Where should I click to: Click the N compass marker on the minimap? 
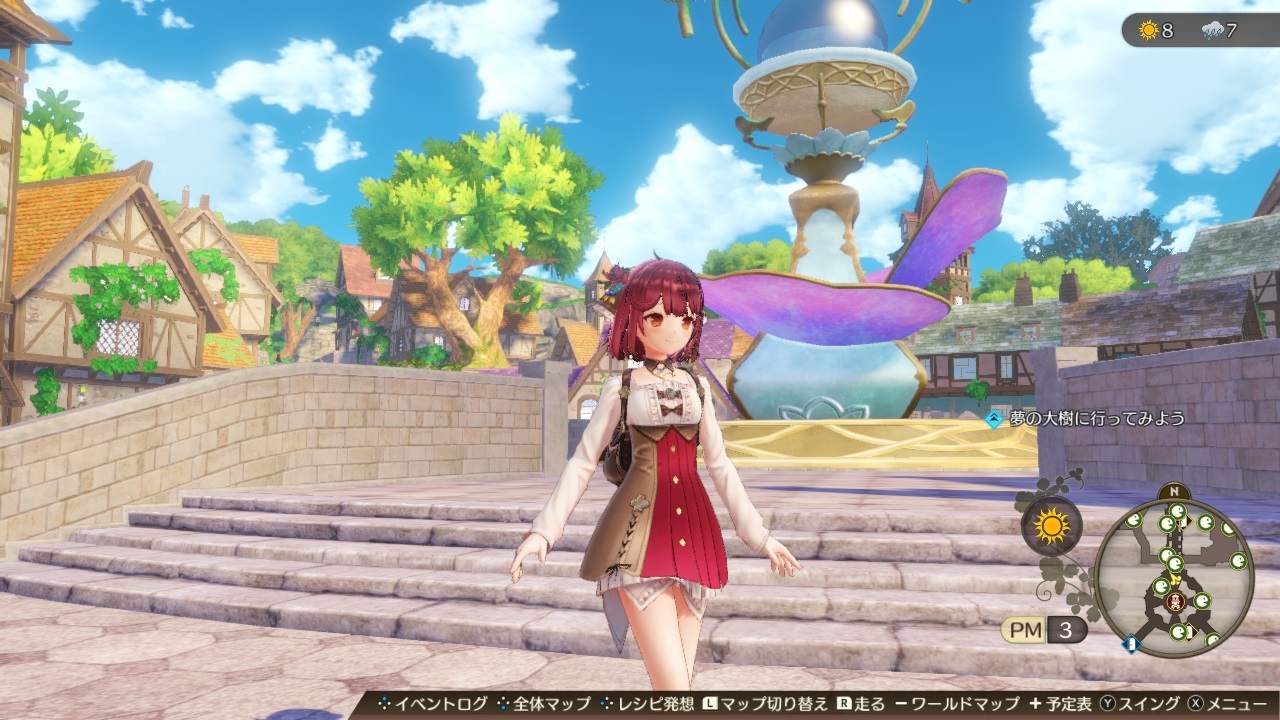pos(1173,492)
